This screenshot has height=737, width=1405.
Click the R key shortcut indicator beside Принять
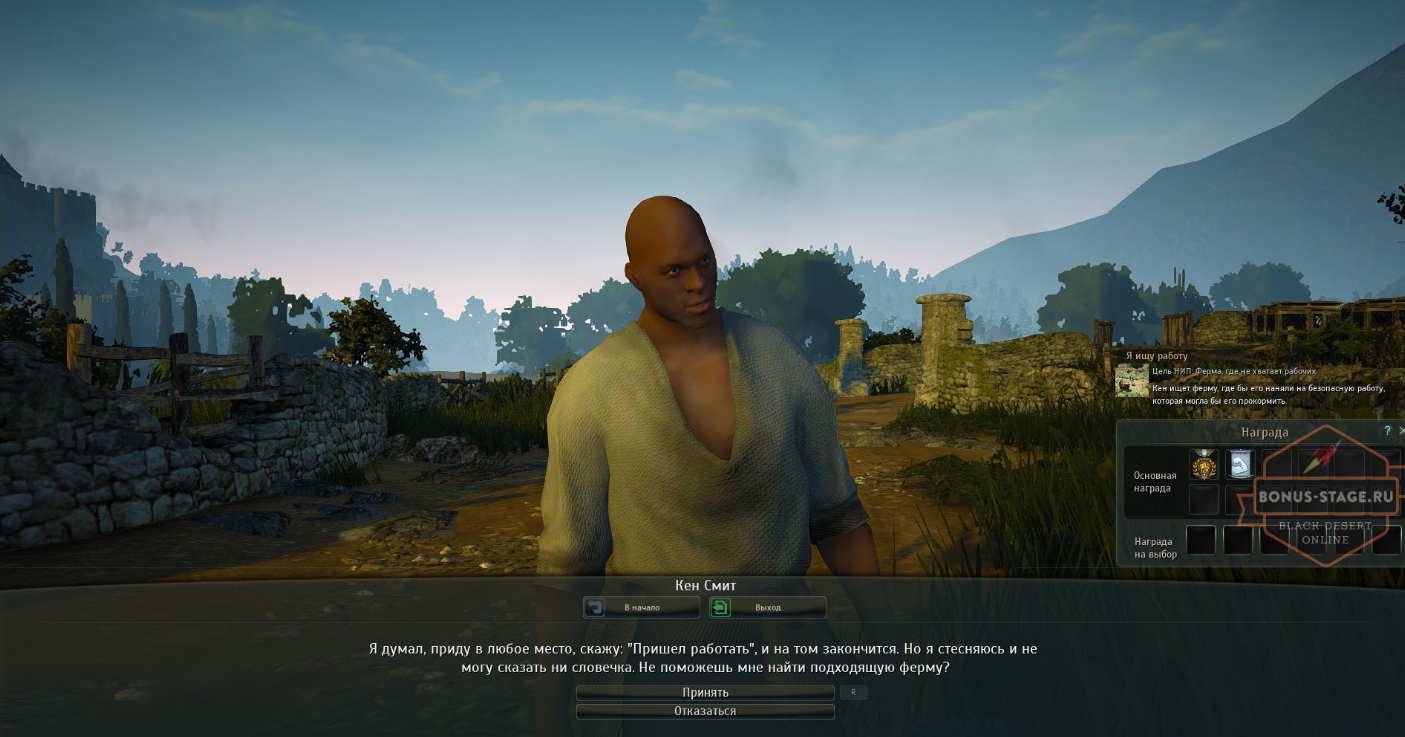853,692
